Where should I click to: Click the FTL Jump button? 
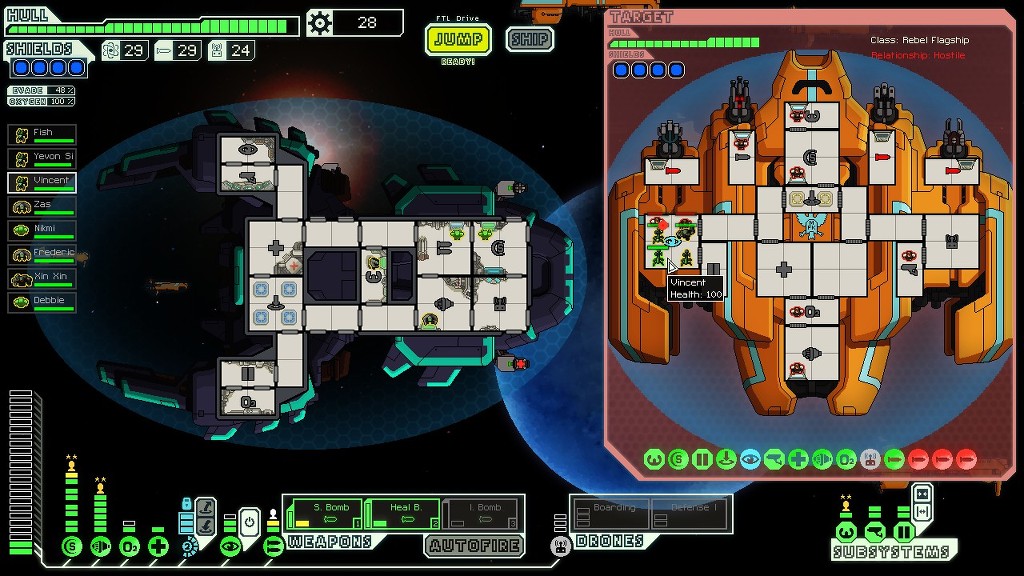click(459, 40)
